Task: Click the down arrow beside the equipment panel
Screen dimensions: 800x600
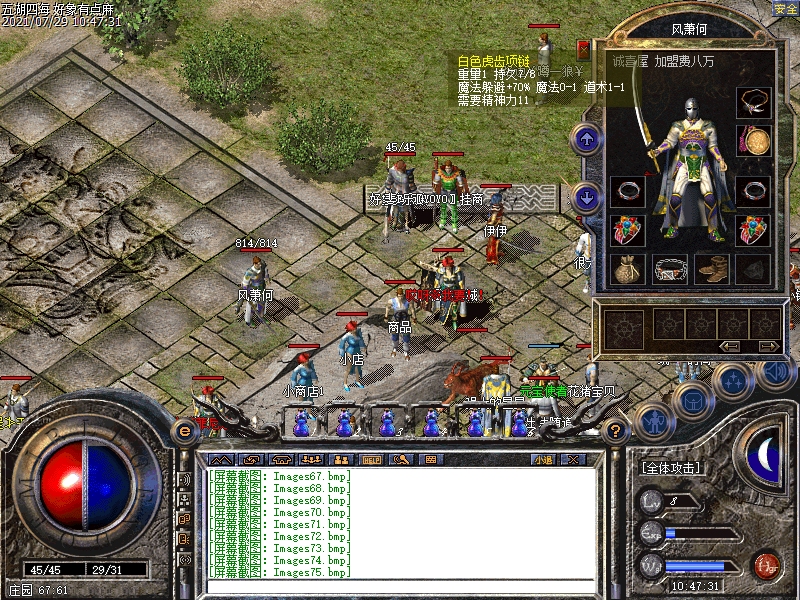Action: [x=587, y=196]
